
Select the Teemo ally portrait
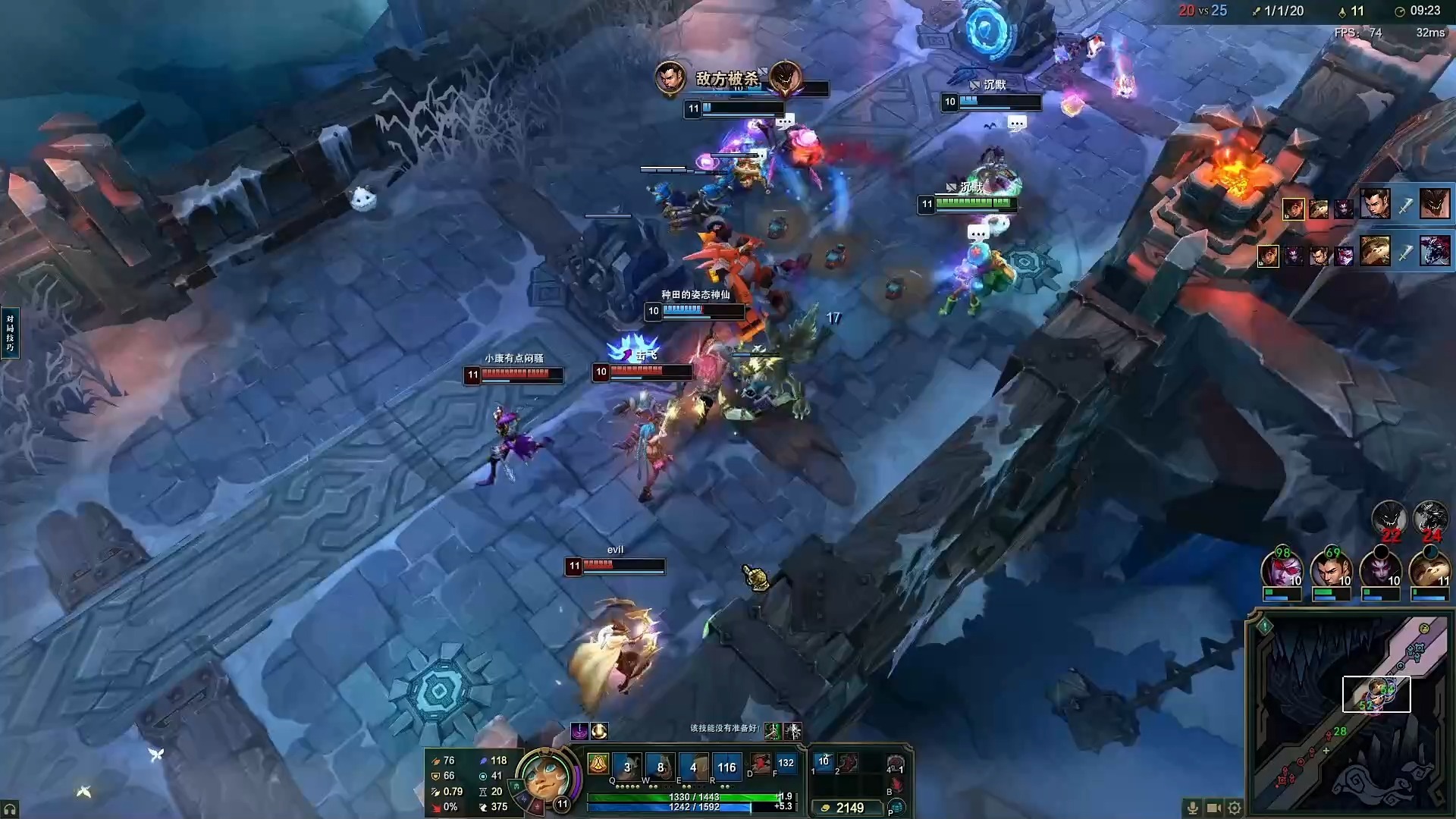point(1429,570)
